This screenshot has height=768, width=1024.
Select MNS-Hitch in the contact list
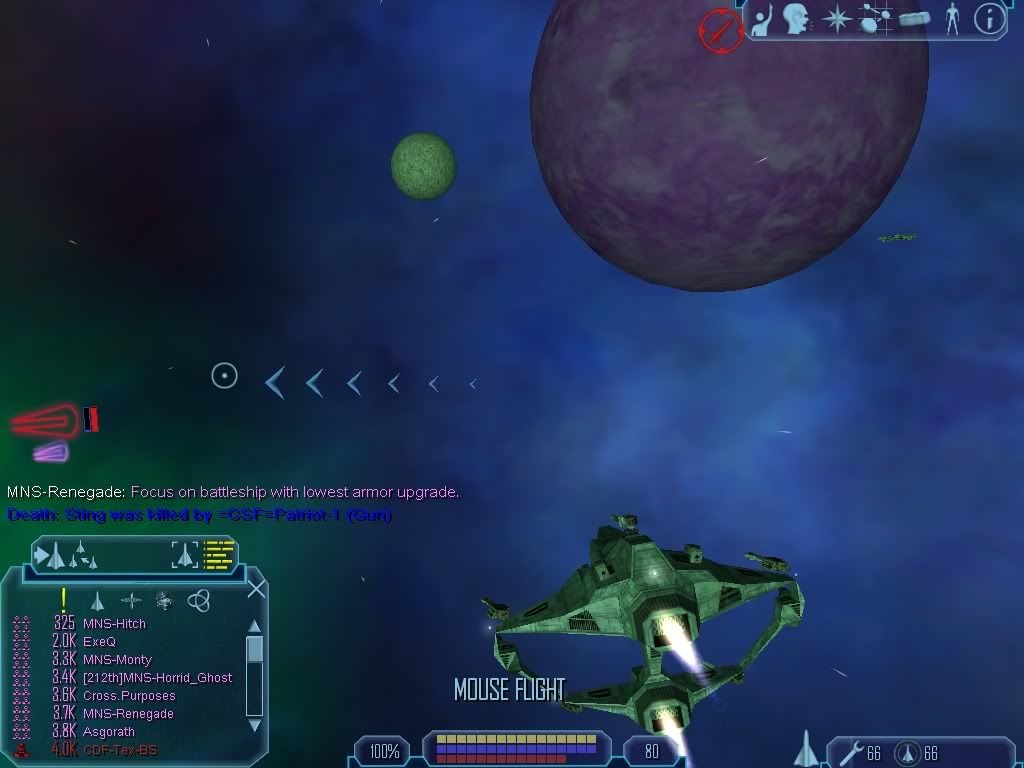click(114, 624)
